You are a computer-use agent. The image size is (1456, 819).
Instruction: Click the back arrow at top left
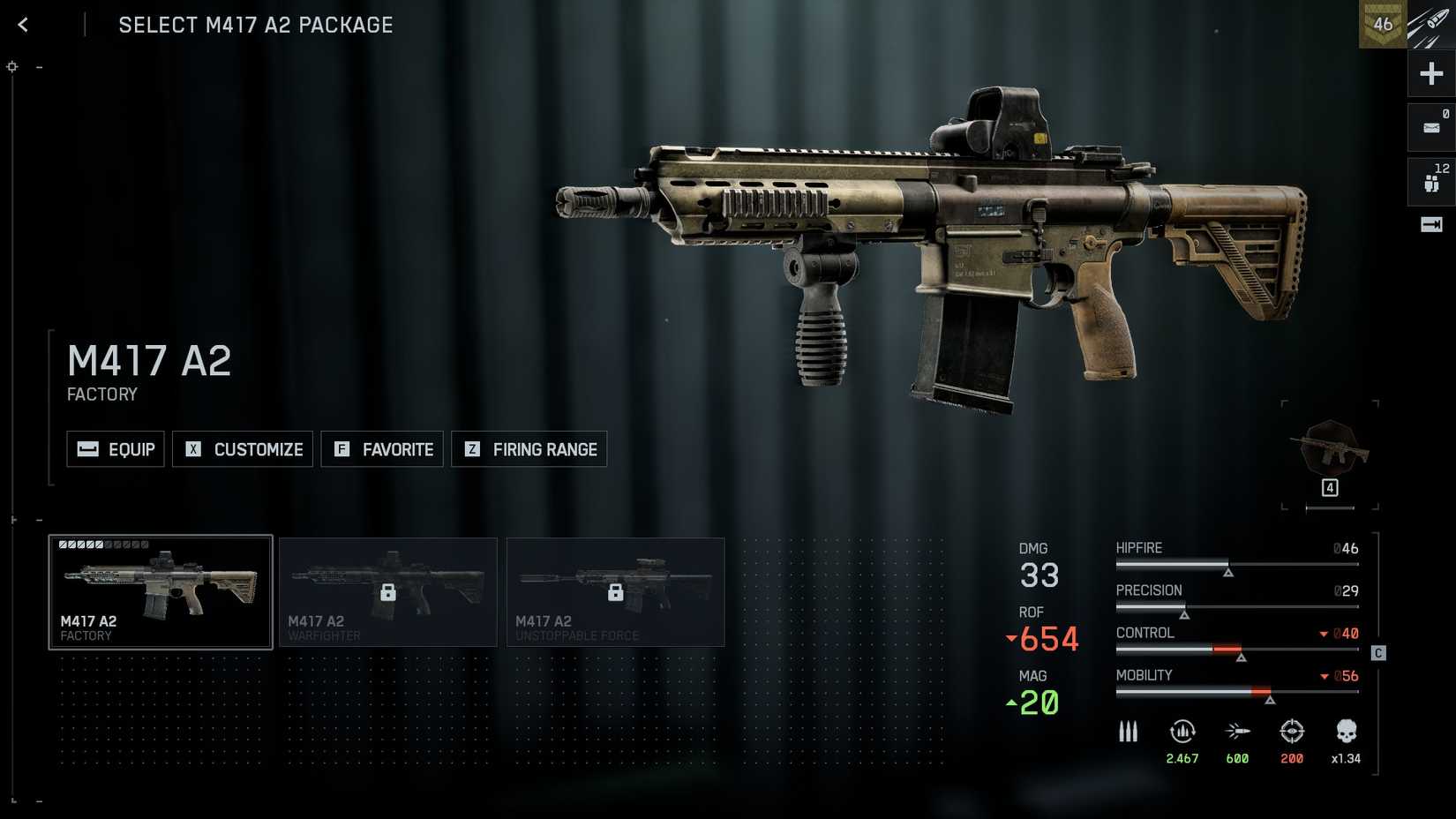pyautogui.click(x=22, y=24)
